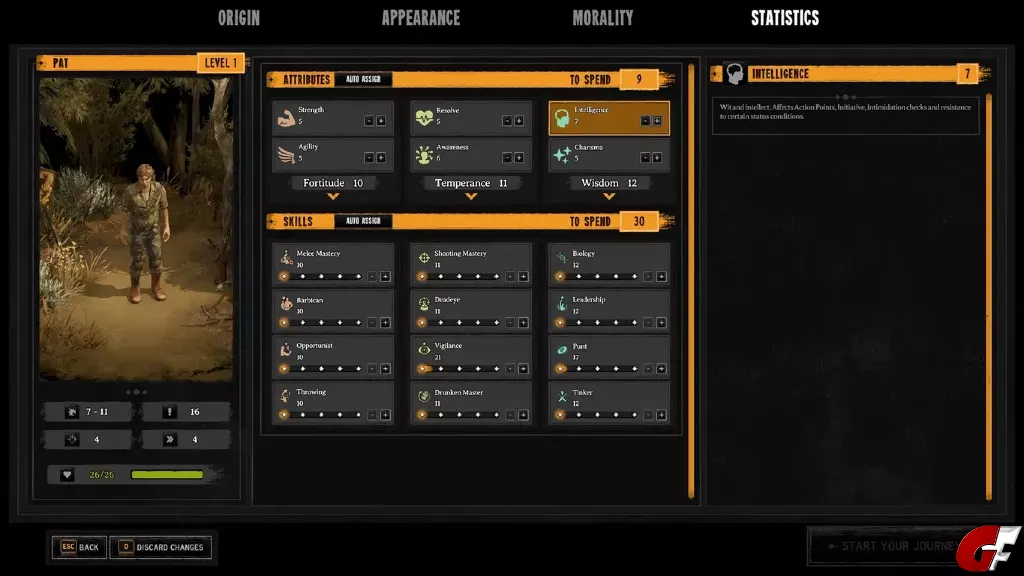Add a point to Shooting Mastery

click(522, 276)
